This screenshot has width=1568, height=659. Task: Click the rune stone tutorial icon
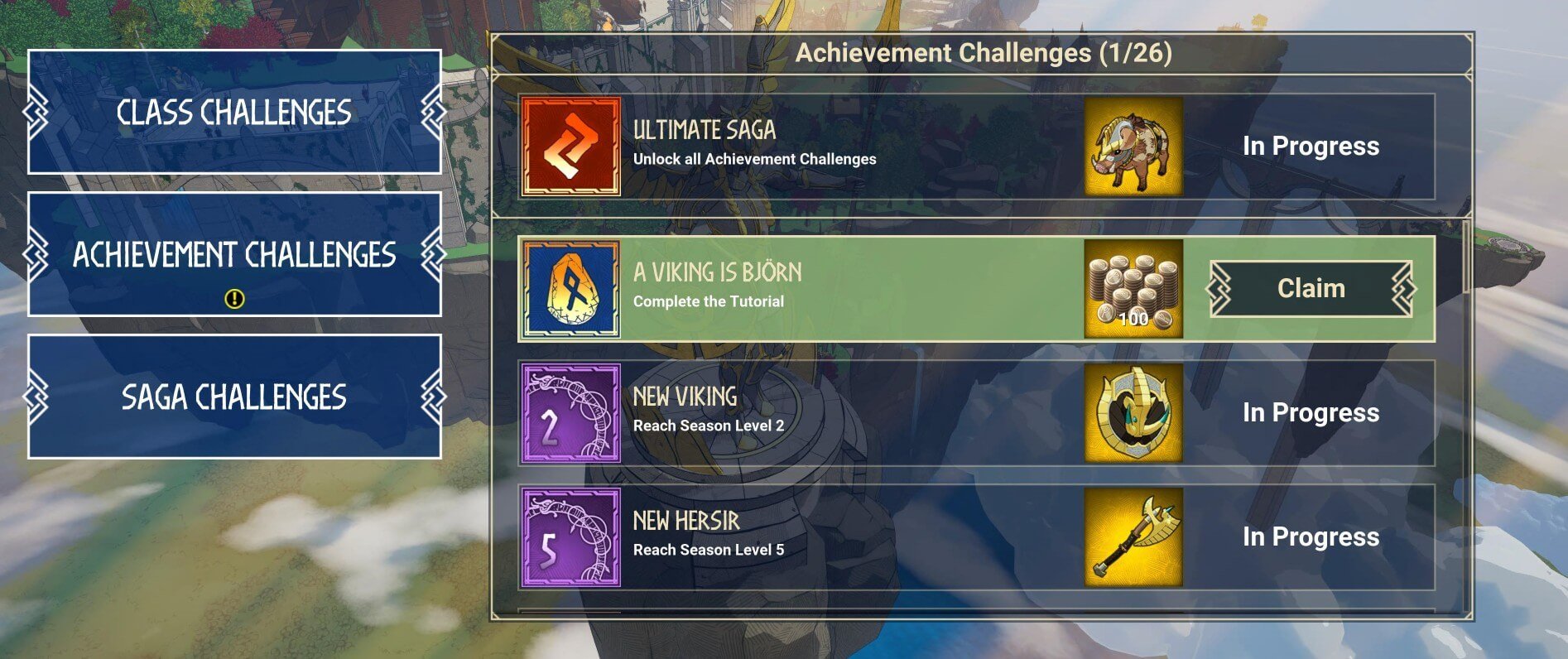tap(570, 288)
